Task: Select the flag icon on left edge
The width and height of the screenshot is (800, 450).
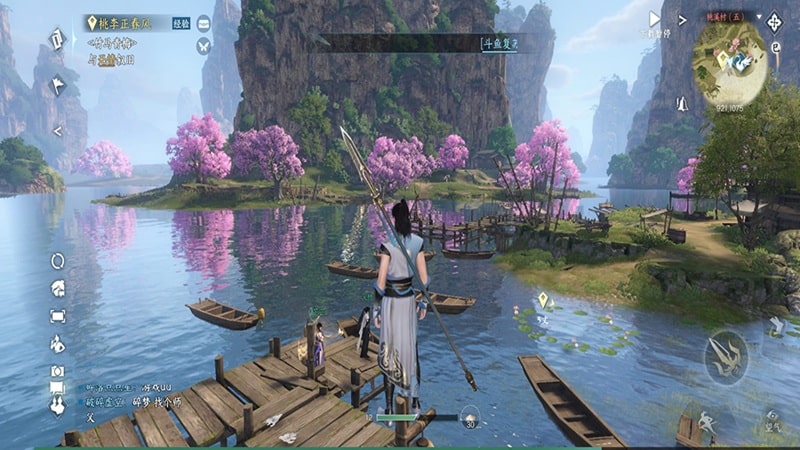Action: [57, 85]
